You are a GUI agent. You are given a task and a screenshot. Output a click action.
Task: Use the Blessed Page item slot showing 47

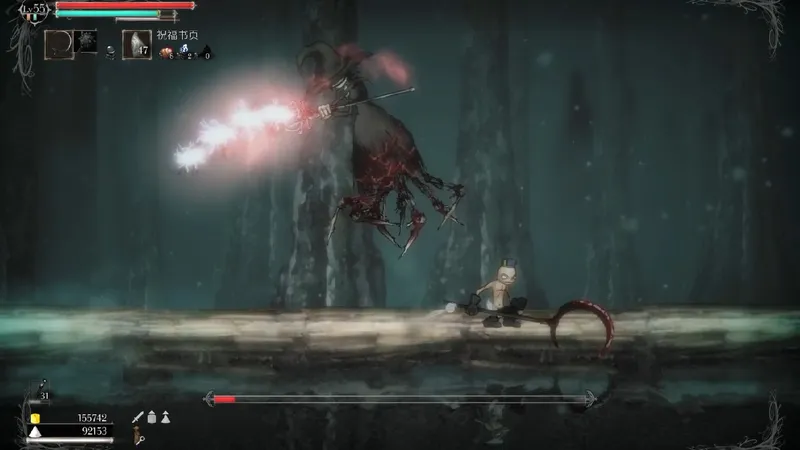pos(136,44)
